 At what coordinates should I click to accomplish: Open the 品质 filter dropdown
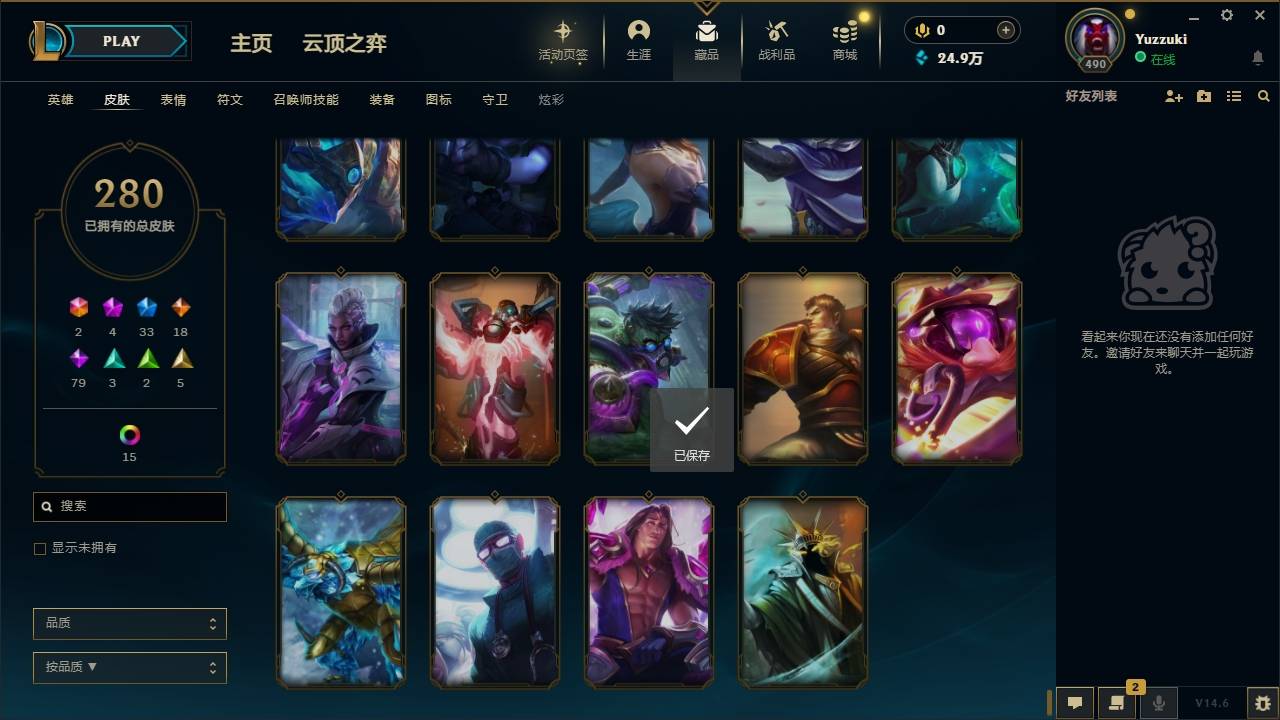coord(129,622)
